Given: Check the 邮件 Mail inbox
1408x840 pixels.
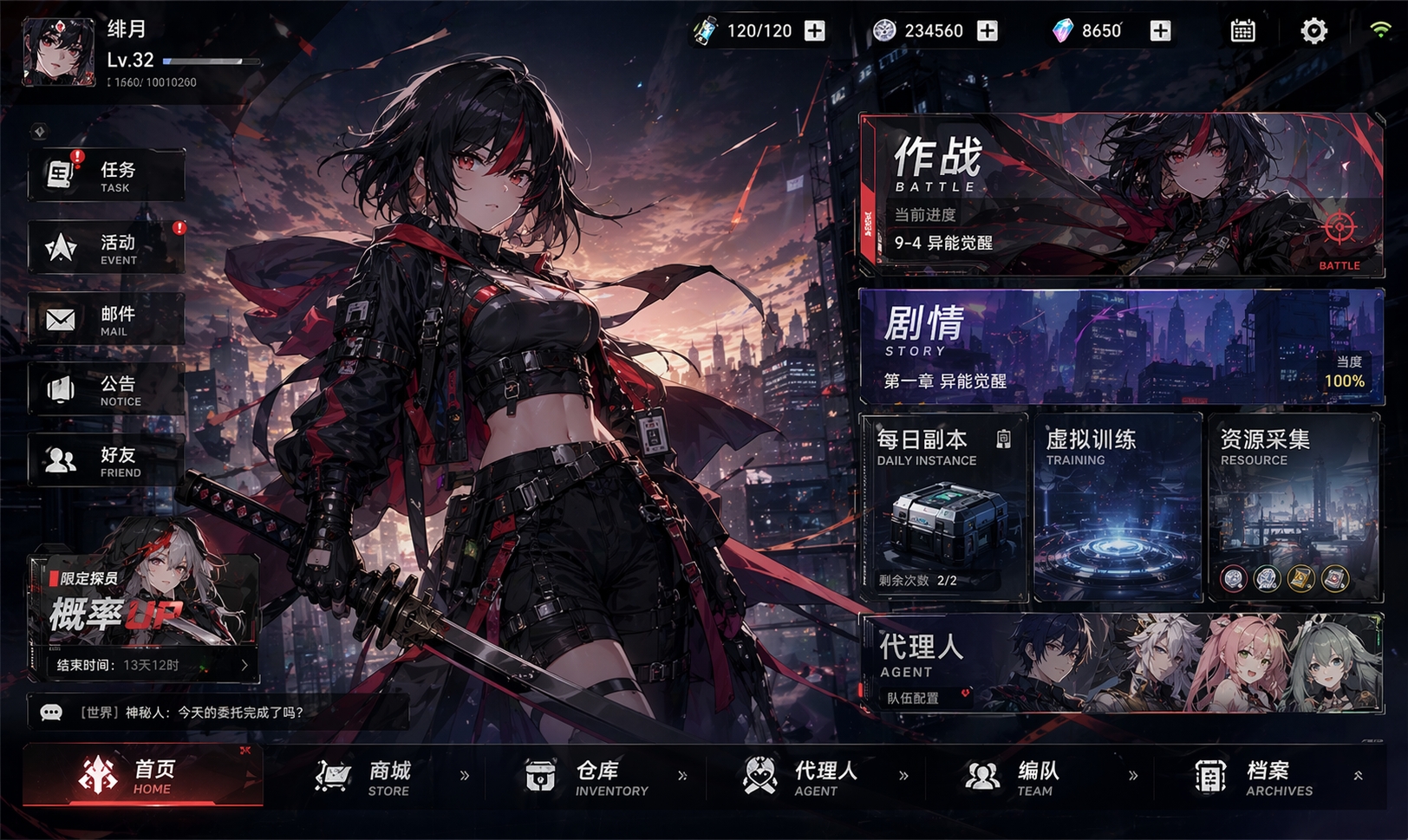Looking at the screenshot, I should [107, 320].
